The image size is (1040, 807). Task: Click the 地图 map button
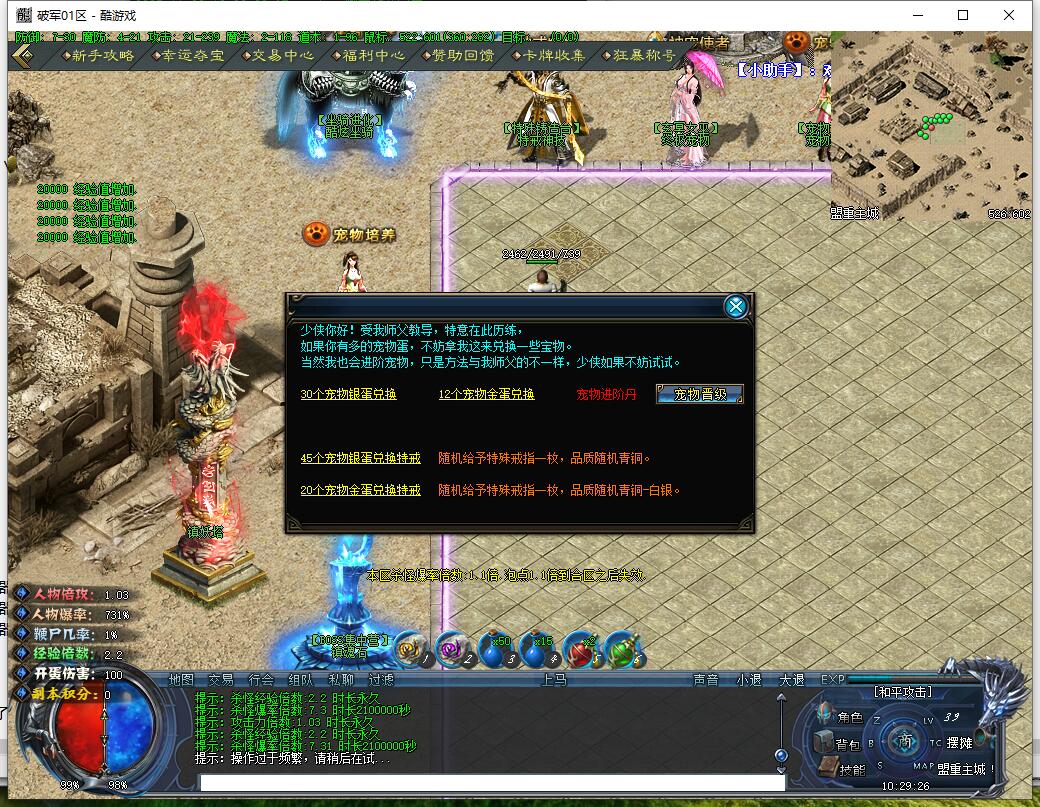[x=181, y=680]
